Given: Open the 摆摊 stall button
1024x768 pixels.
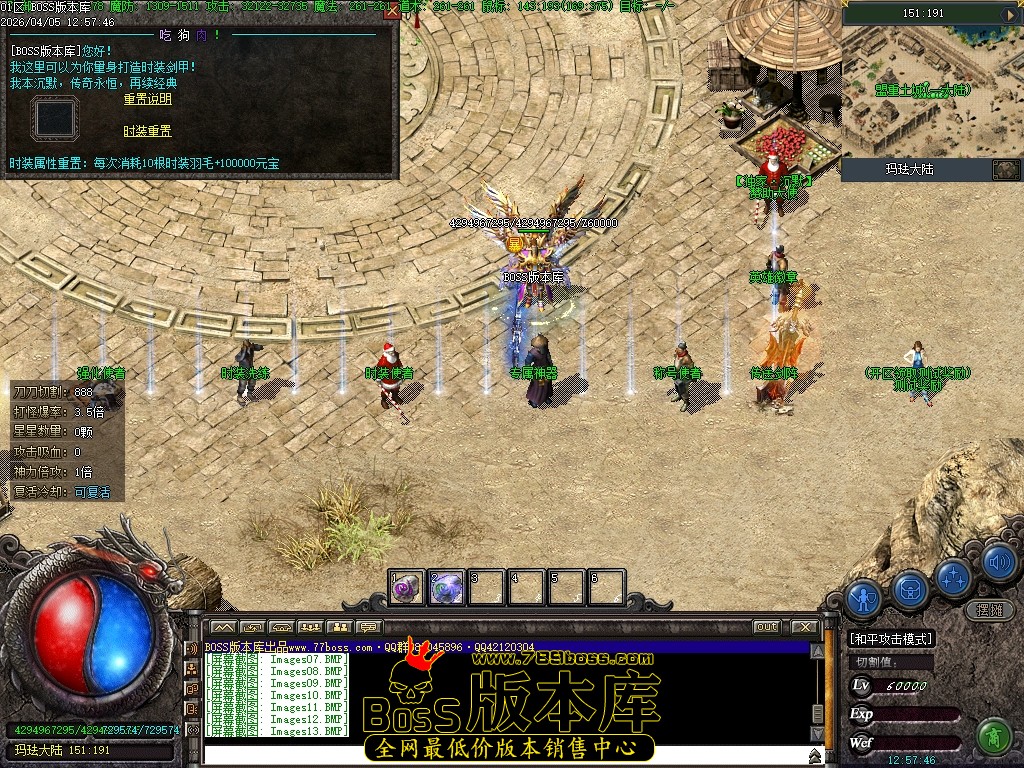Looking at the screenshot, I should (x=989, y=609).
